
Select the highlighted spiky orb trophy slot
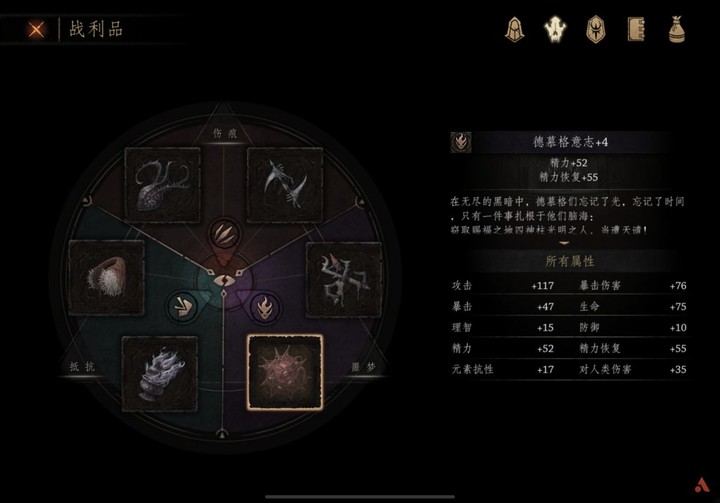[x=285, y=372]
